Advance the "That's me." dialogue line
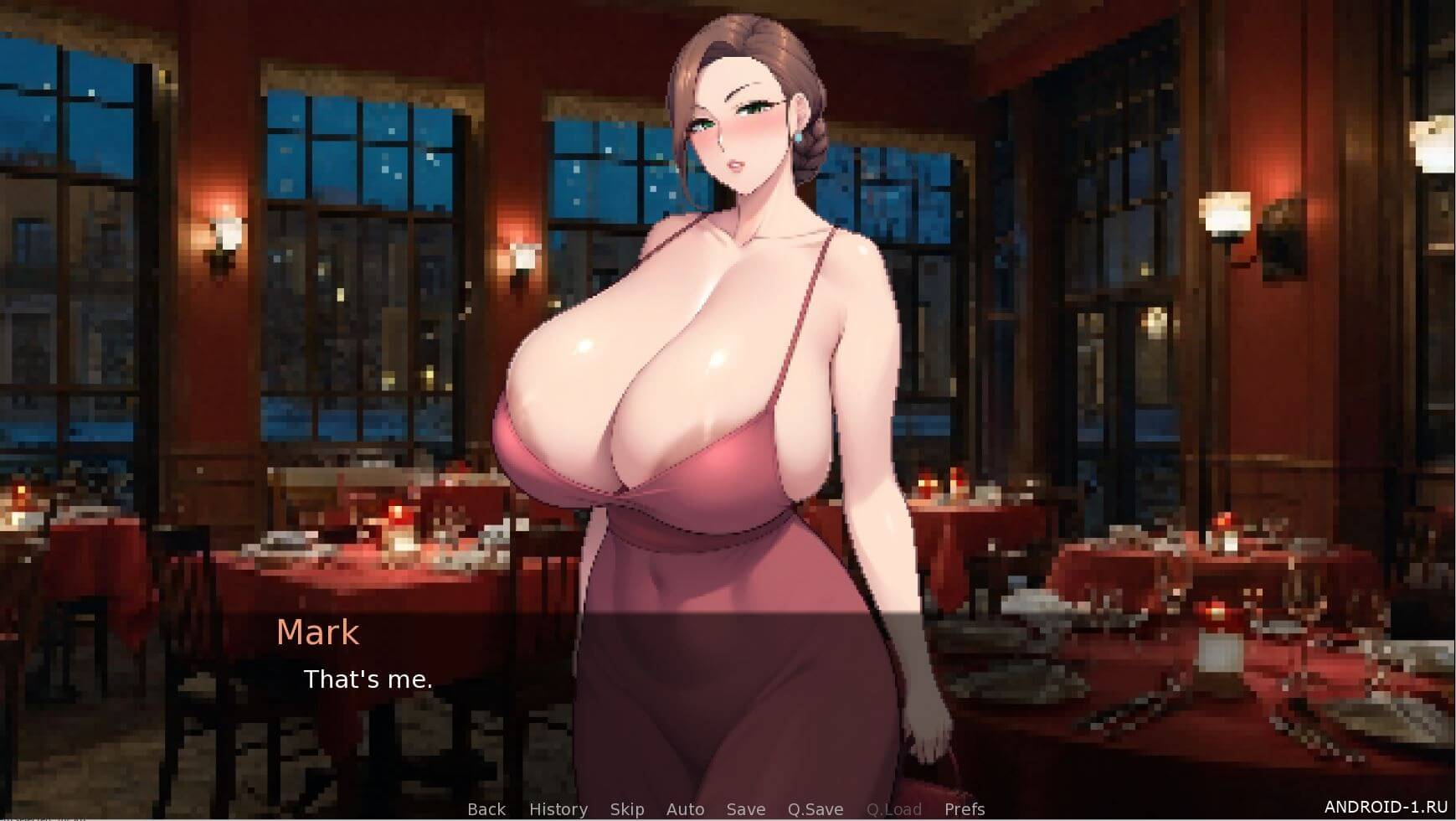 [368, 679]
